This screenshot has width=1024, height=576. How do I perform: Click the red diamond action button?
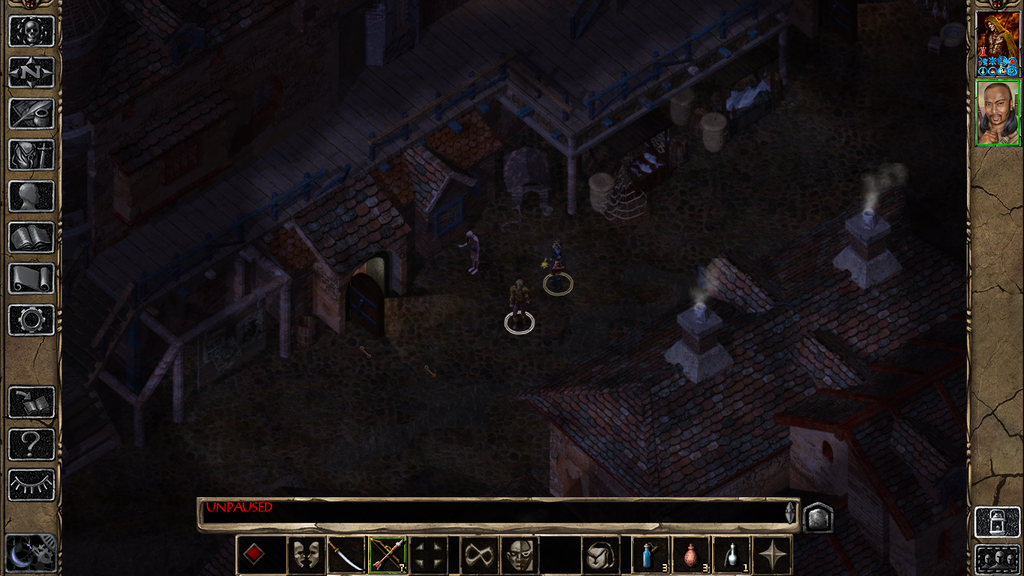tap(255, 555)
